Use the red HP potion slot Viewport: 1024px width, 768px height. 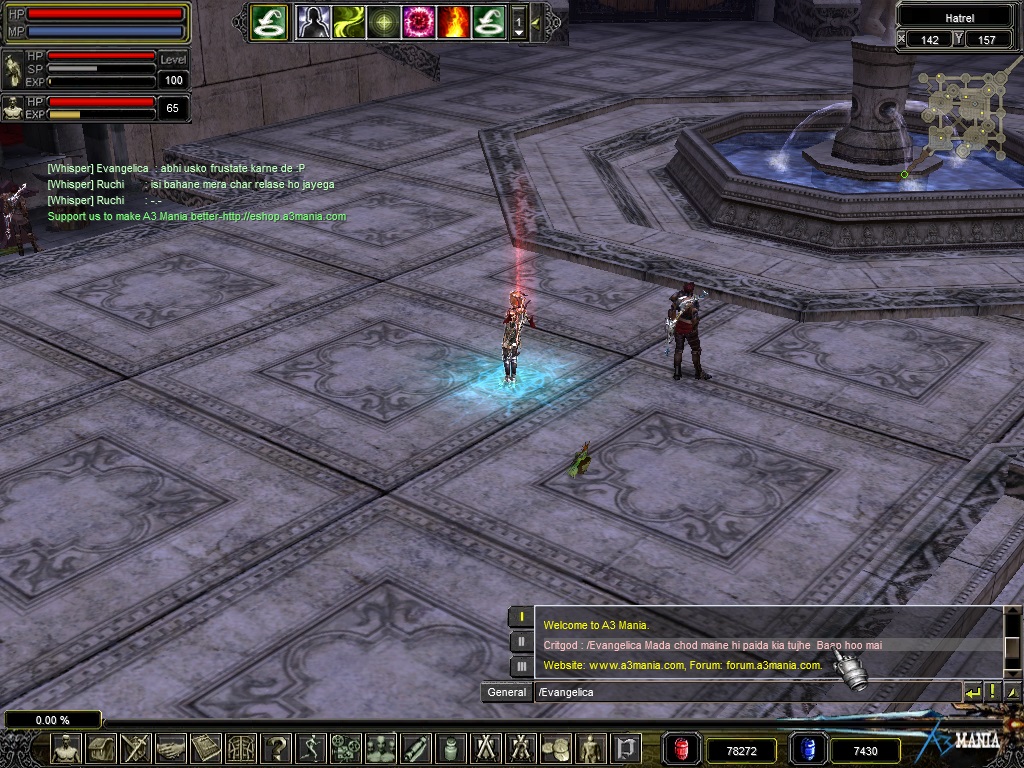(x=682, y=749)
